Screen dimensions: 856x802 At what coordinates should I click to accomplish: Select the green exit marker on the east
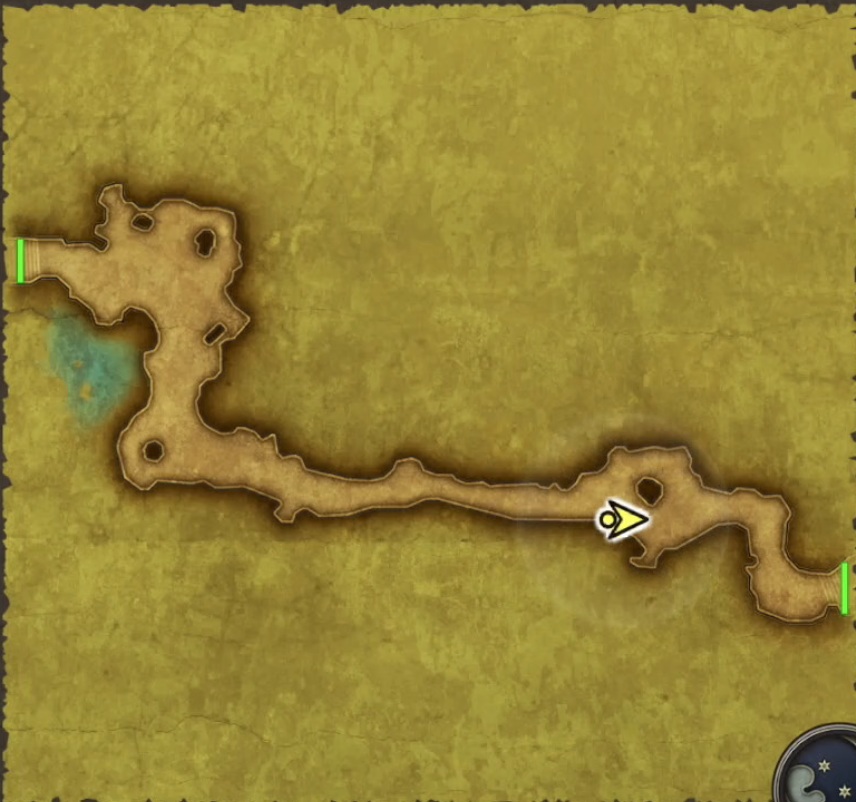[x=845, y=587]
